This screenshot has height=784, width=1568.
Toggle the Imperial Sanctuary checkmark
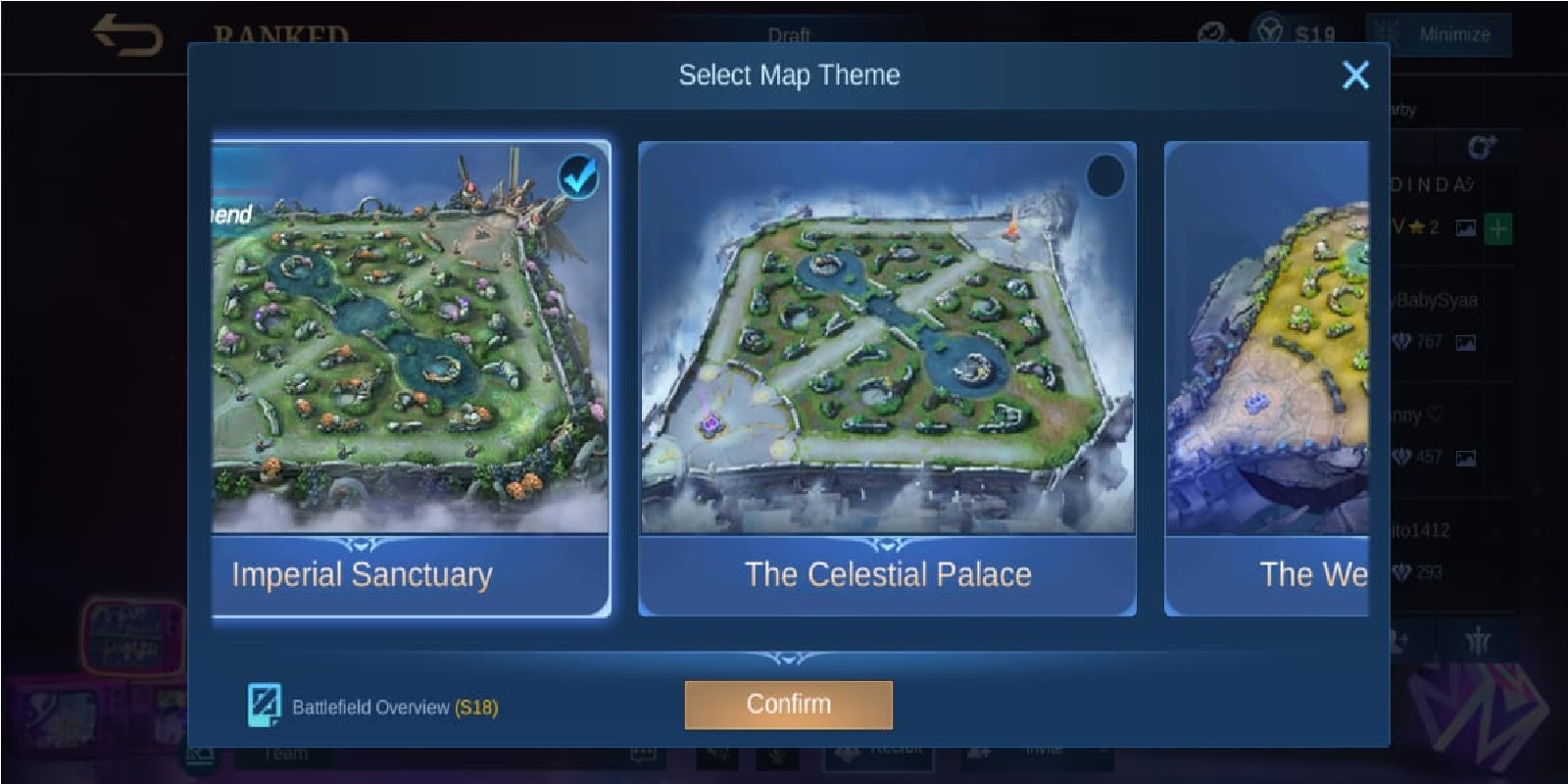(x=578, y=176)
